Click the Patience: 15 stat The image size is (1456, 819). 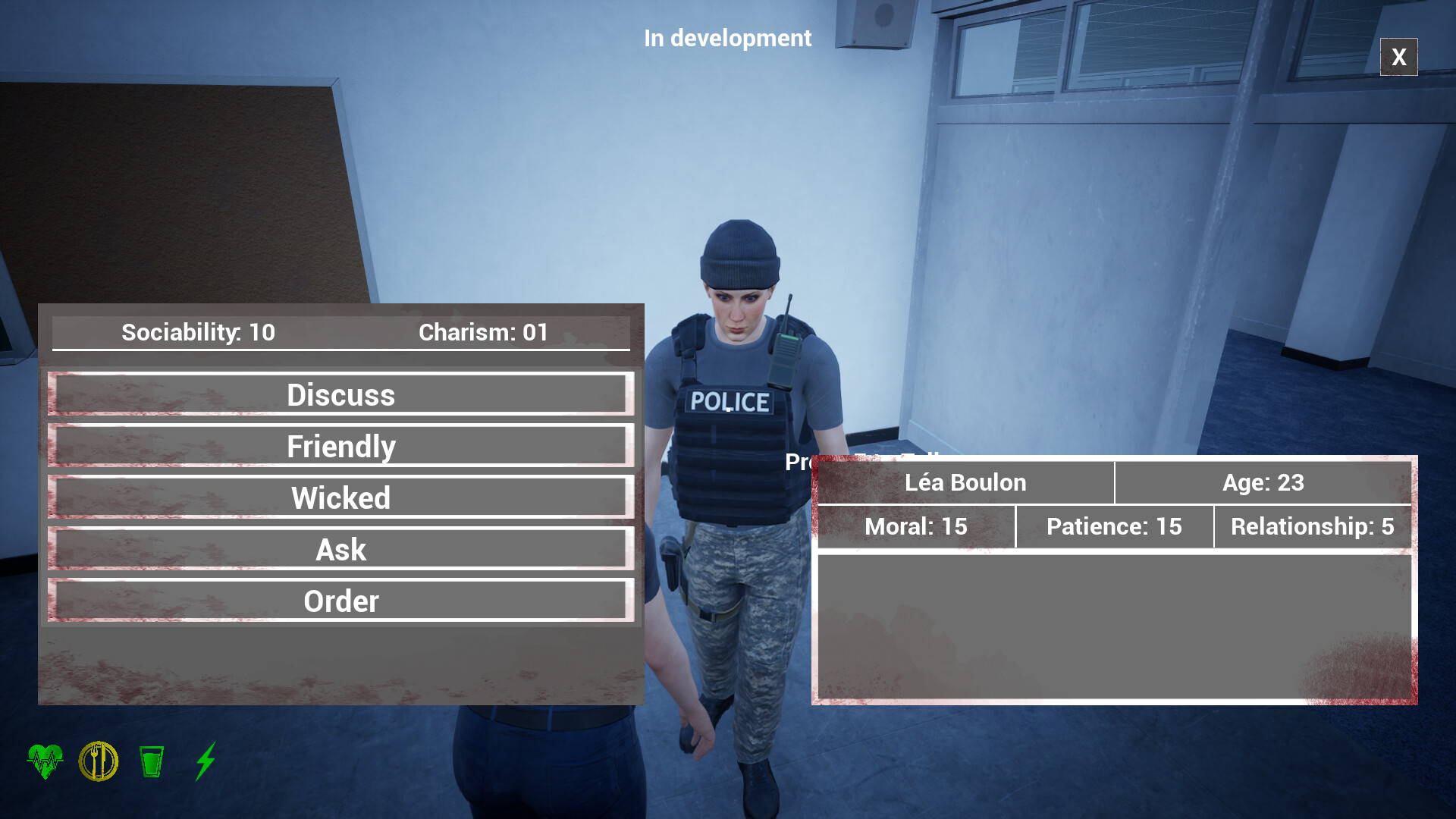[1115, 527]
